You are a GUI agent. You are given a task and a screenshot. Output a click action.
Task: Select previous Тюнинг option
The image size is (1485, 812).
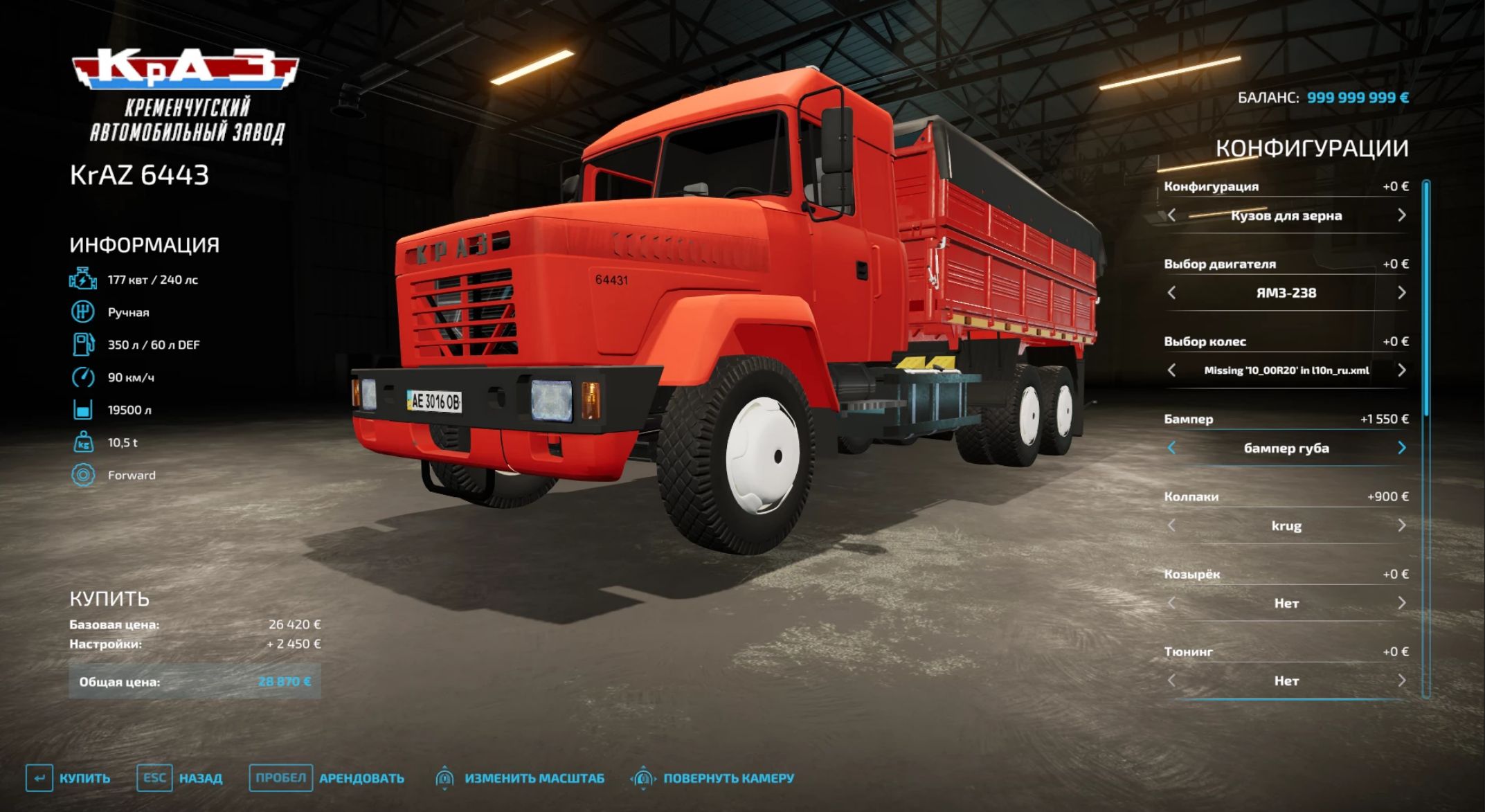pyautogui.click(x=1171, y=680)
